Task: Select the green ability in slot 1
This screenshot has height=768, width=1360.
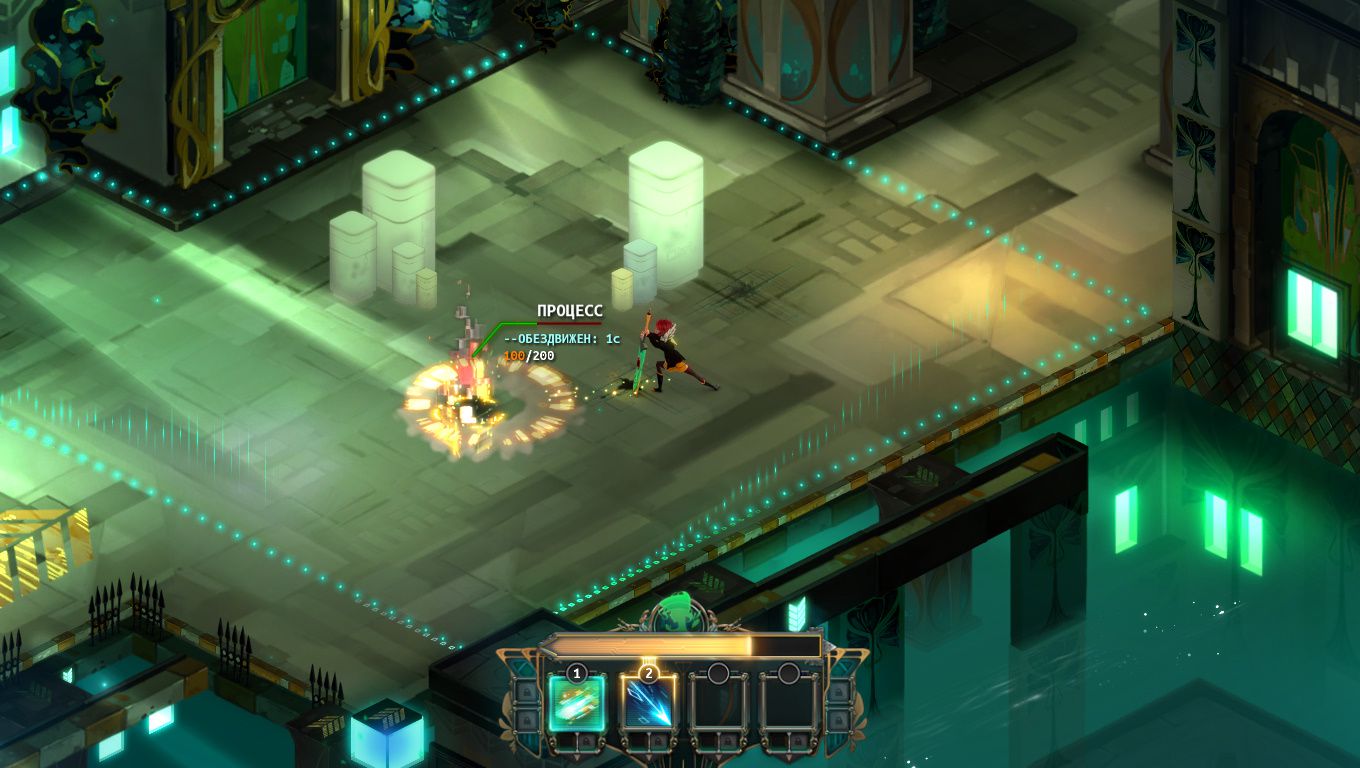Action: pos(576,703)
